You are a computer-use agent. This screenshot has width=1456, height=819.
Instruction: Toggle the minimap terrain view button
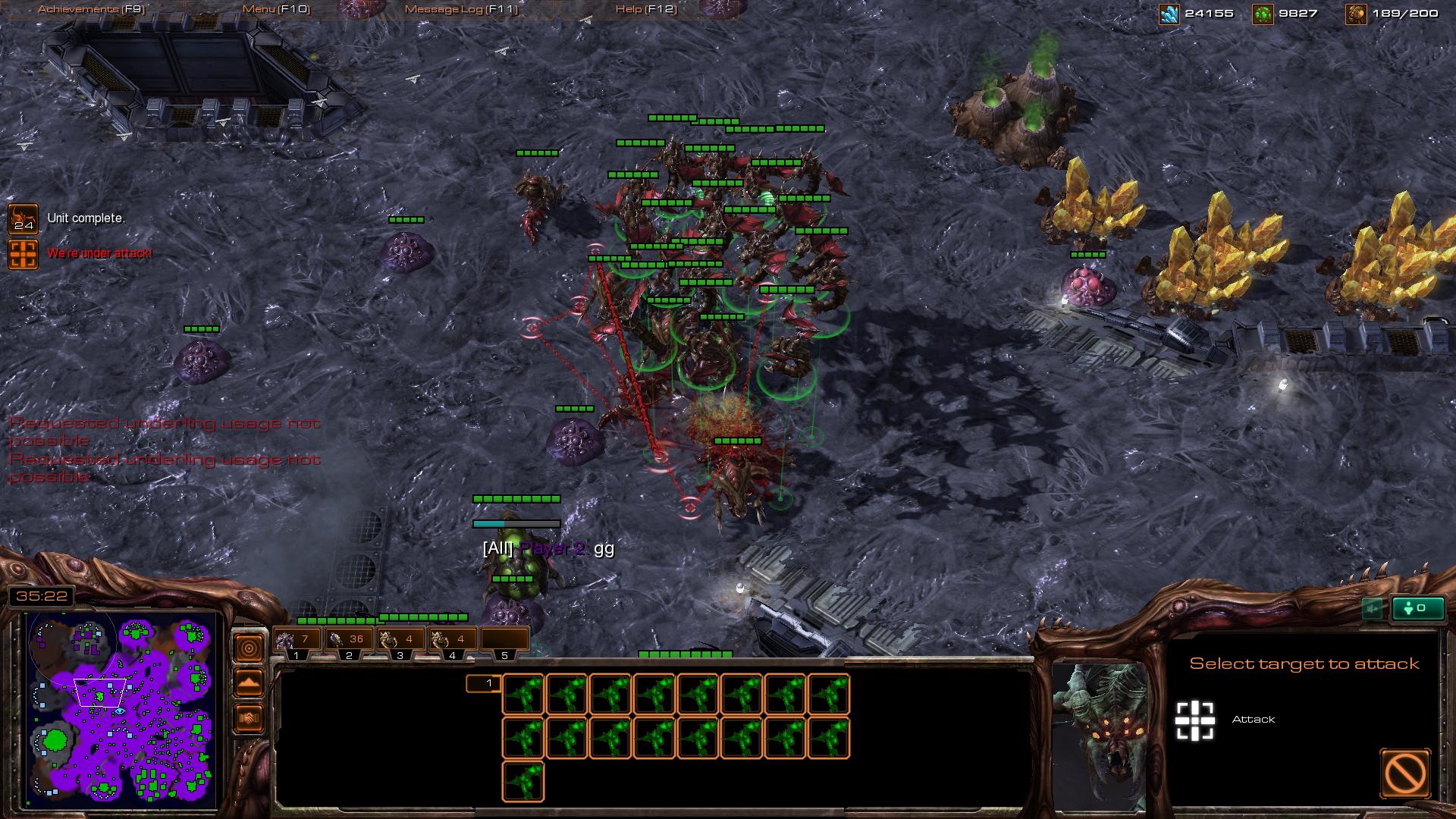click(x=249, y=682)
